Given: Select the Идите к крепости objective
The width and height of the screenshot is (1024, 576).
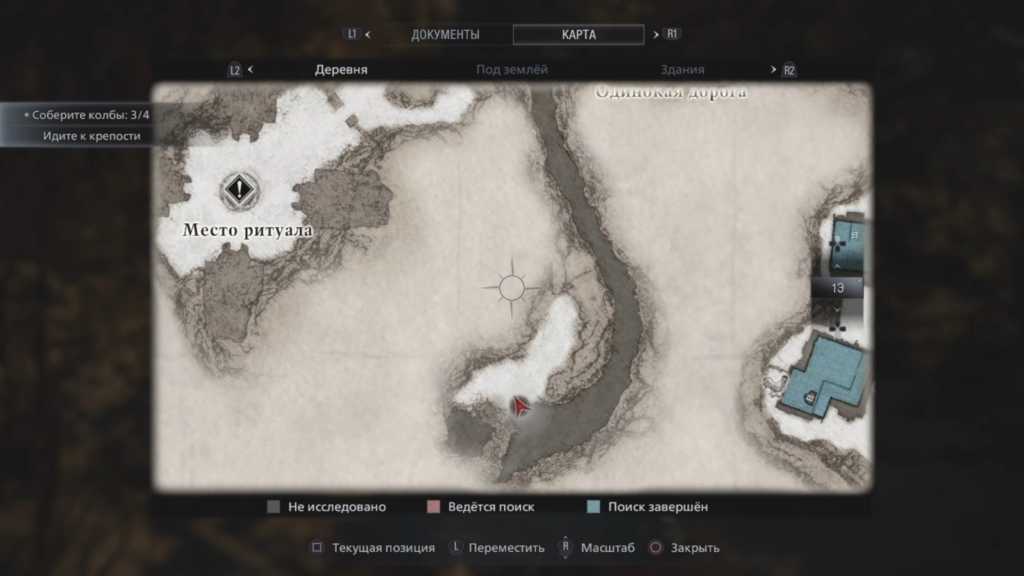Looking at the screenshot, I should pyautogui.click(x=92, y=136).
